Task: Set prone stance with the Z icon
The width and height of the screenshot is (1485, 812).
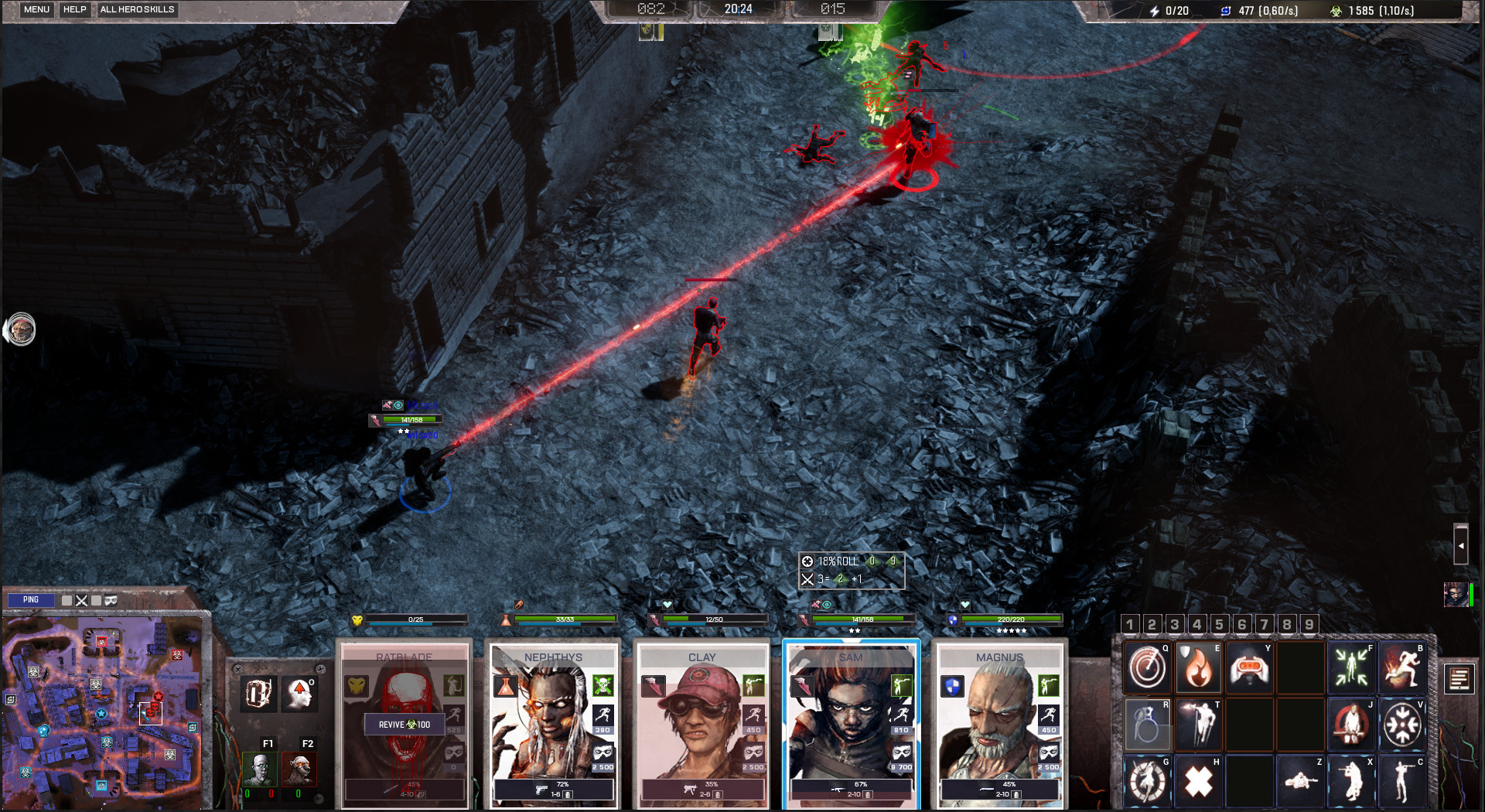Action: (1300, 780)
